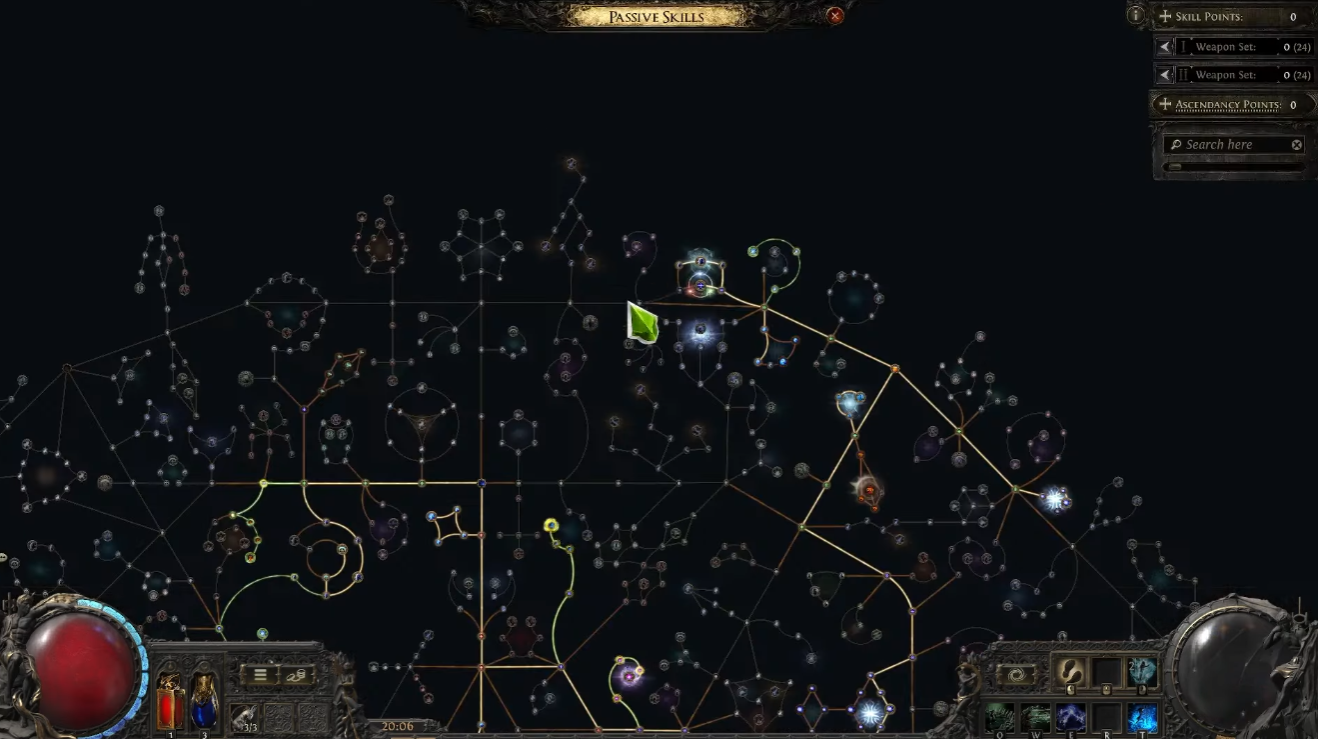Select the charm slot showing 3/3
Viewport: 1318px width, 739px height.
(244, 716)
